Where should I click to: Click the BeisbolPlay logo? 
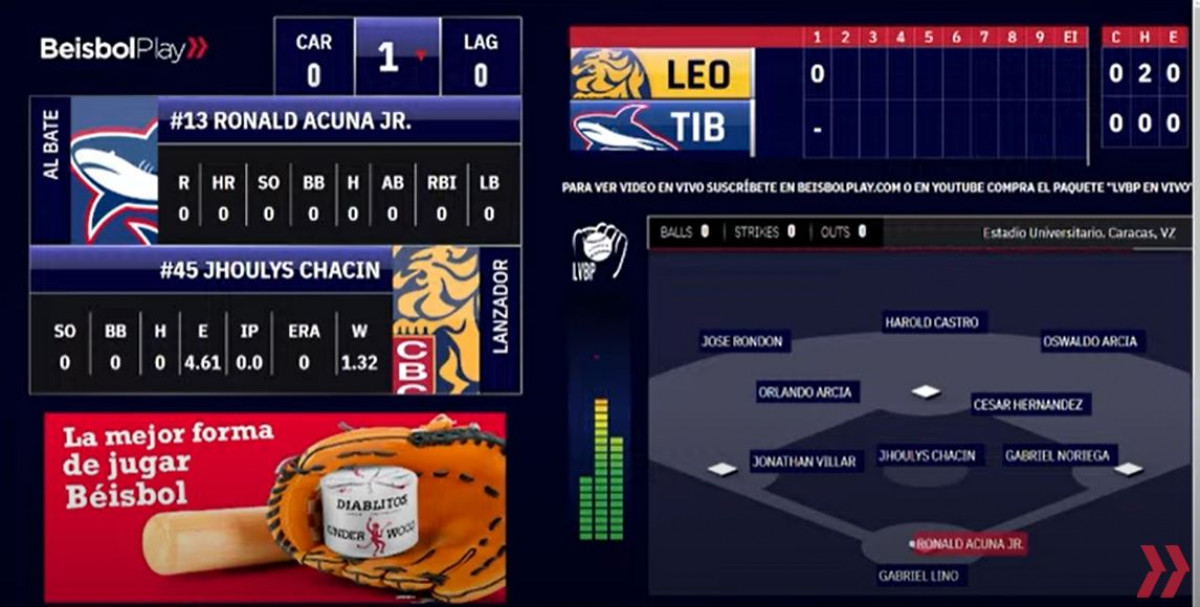(x=123, y=49)
